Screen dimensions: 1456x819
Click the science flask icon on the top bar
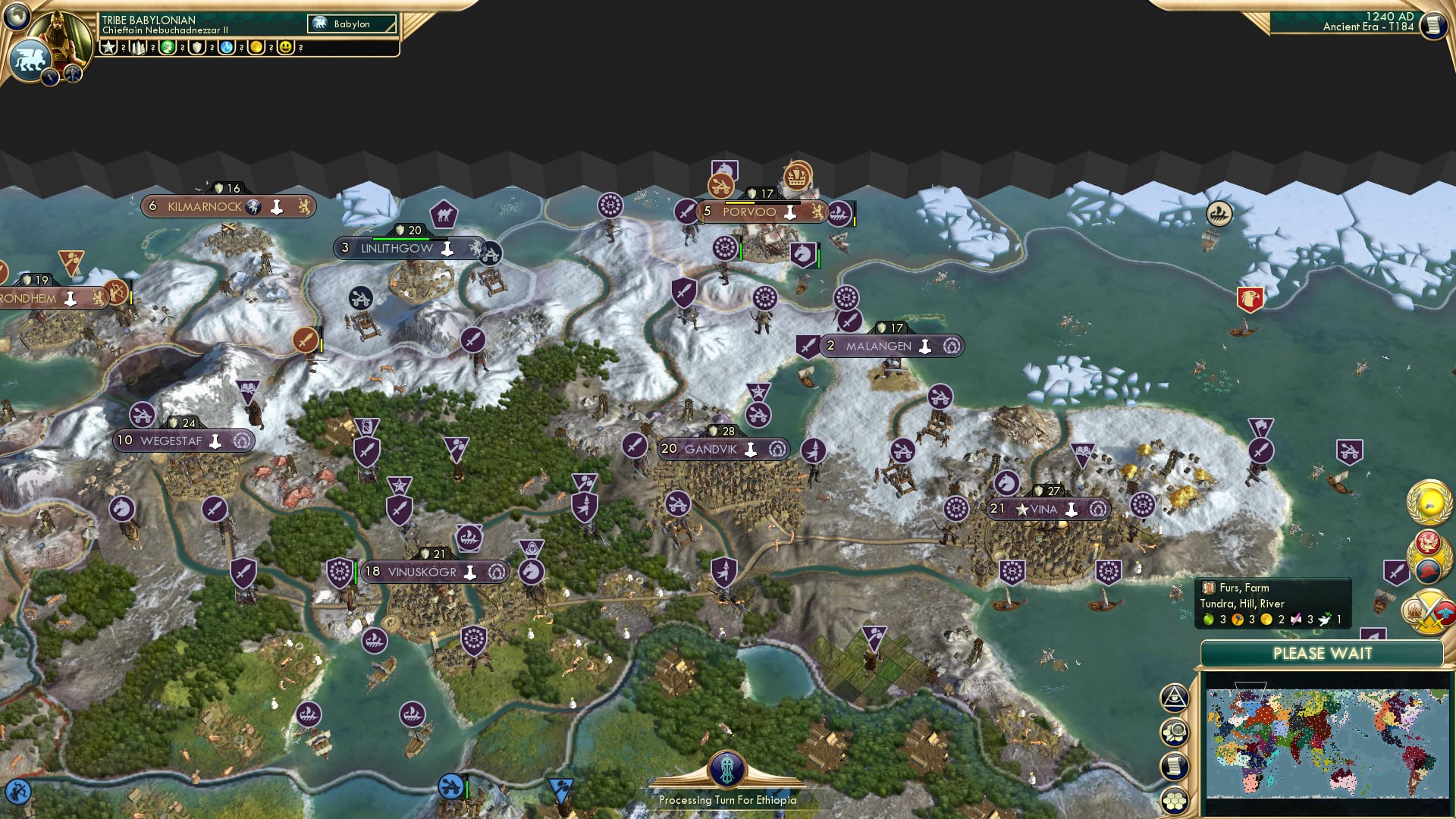pyautogui.click(x=225, y=48)
